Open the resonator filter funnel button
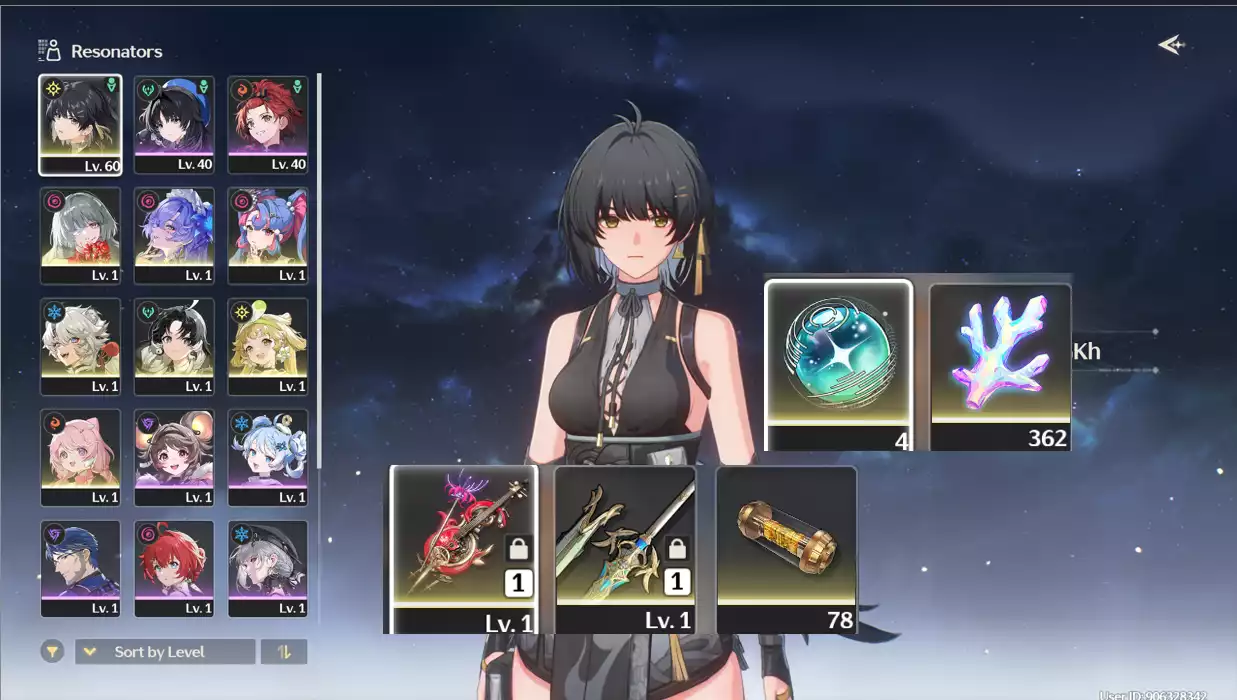 [x=52, y=652]
